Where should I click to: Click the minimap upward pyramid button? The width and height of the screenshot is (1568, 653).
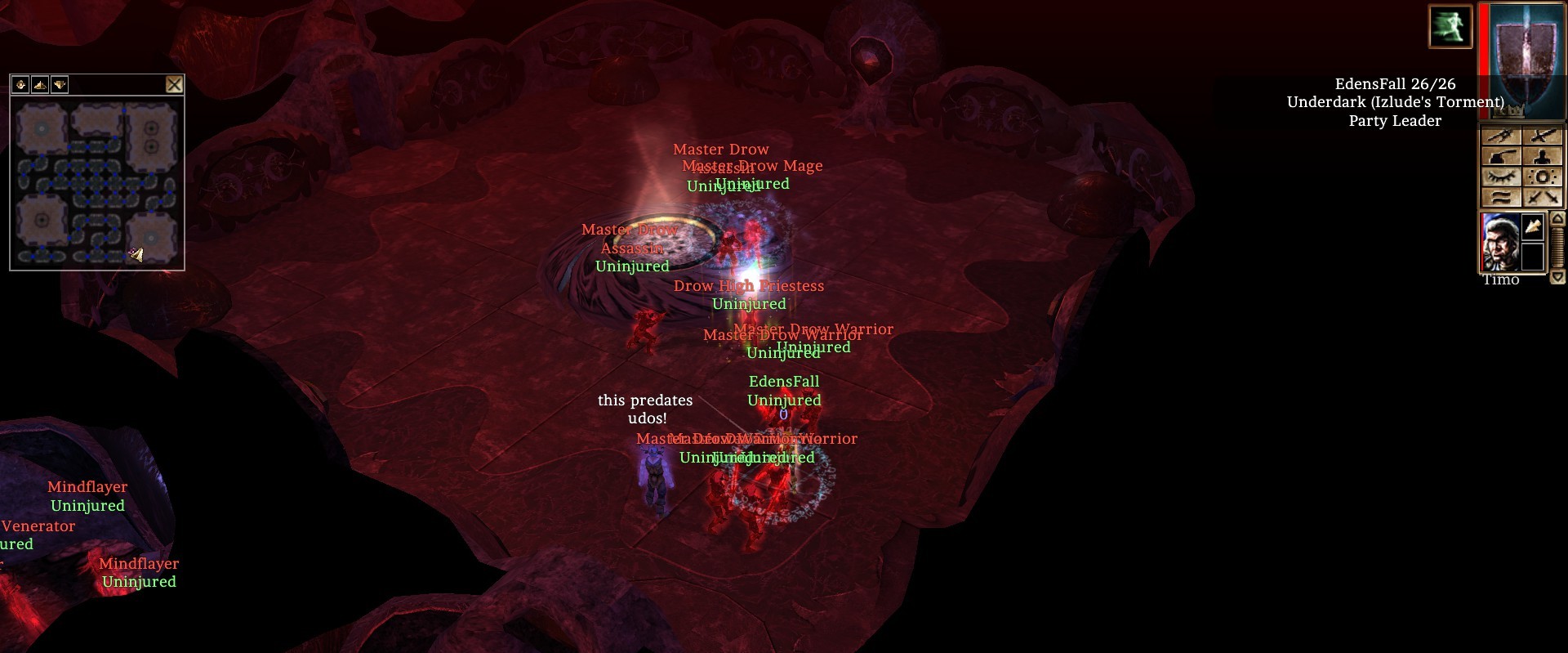40,84
